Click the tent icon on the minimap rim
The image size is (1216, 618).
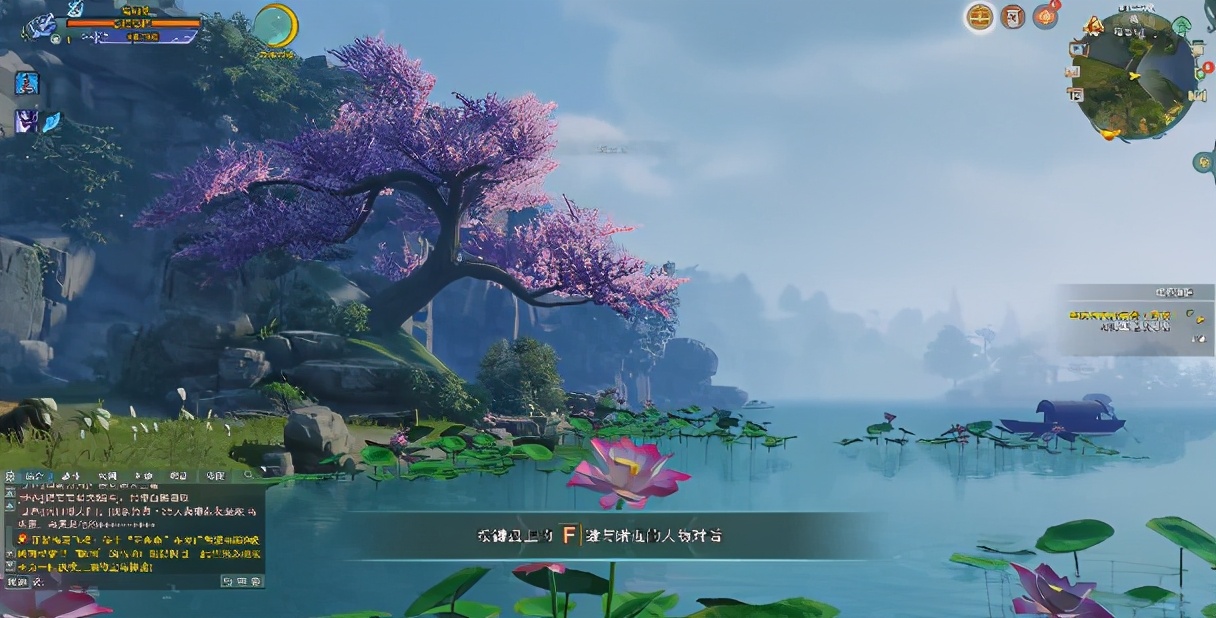pos(1094,26)
